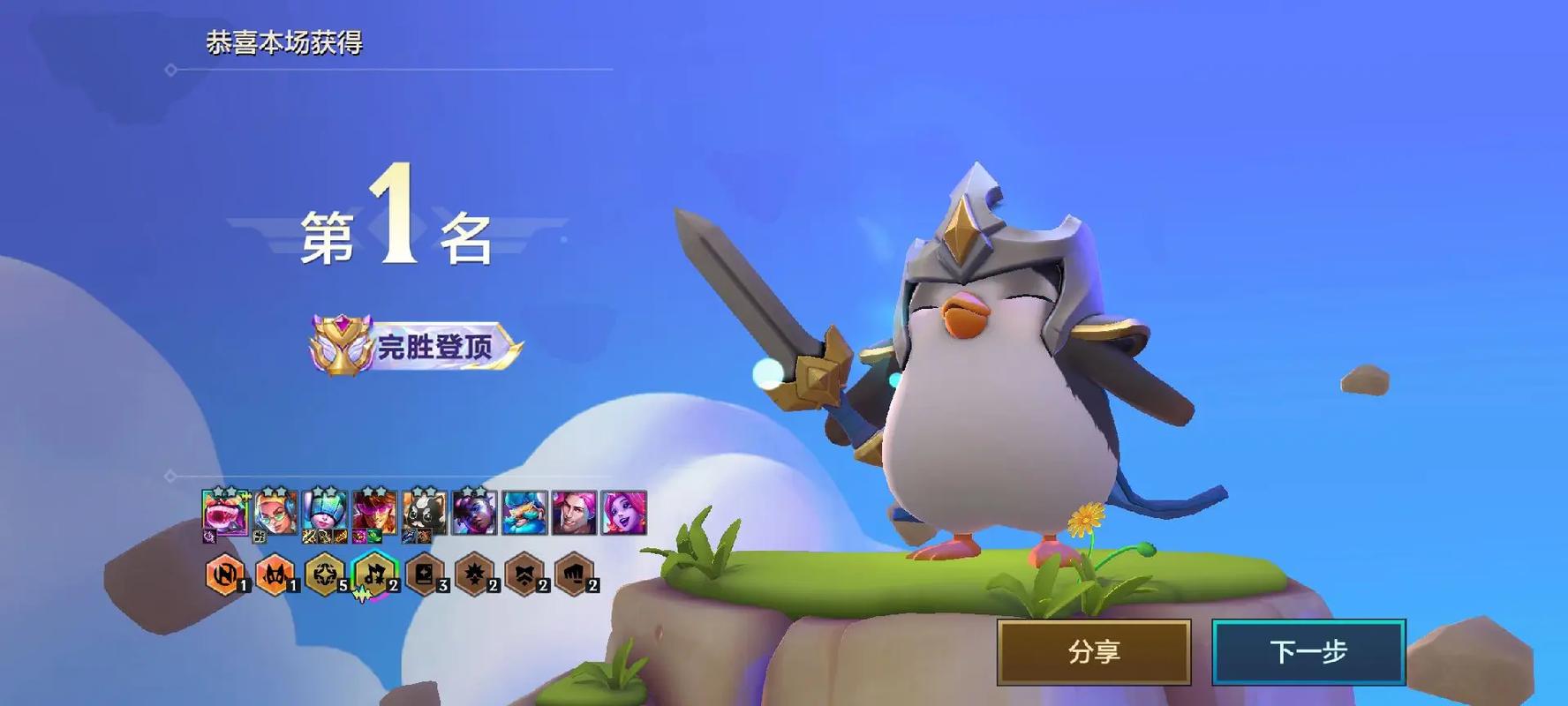Share the result with the 分享 button
The height and width of the screenshot is (706, 1568).
1094,652
